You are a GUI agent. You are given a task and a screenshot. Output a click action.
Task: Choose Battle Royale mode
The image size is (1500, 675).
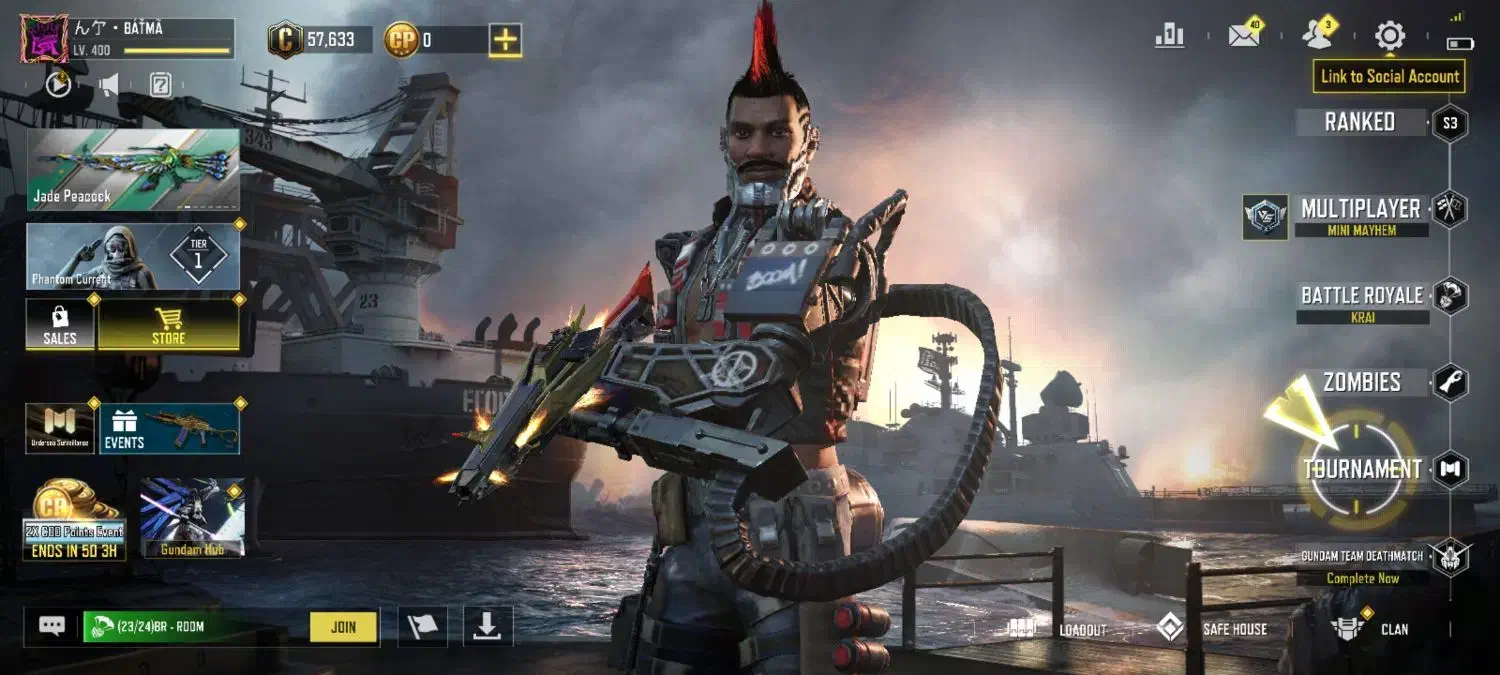(1361, 296)
